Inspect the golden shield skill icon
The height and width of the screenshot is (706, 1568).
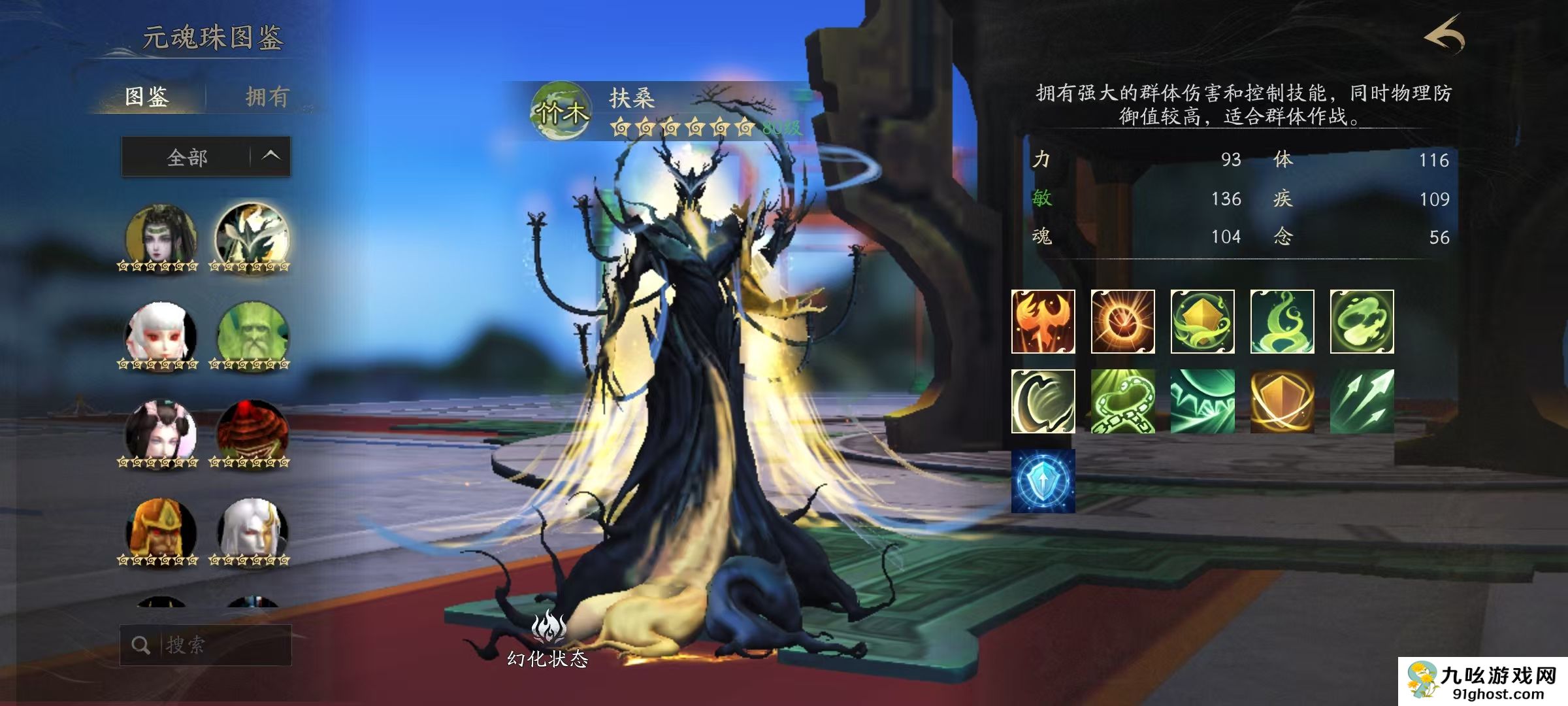click(1282, 401)
